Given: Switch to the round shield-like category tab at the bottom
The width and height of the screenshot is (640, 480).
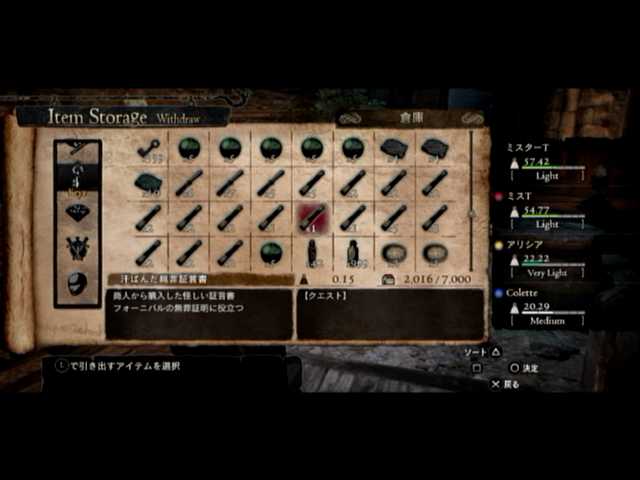Looking at the screenshot, I should pos(77,282).
